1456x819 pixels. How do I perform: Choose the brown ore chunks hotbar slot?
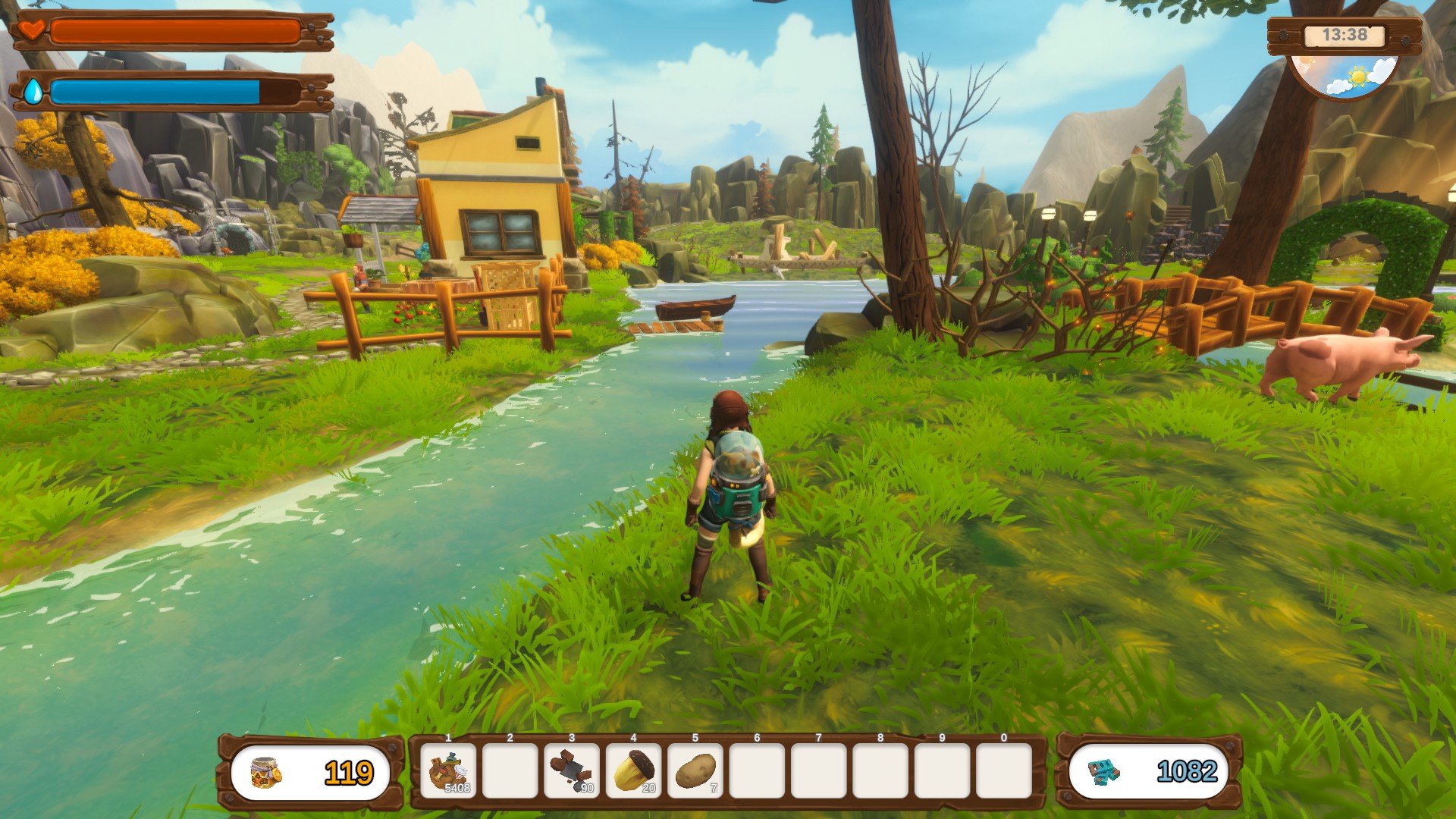[x=572, y=771]
